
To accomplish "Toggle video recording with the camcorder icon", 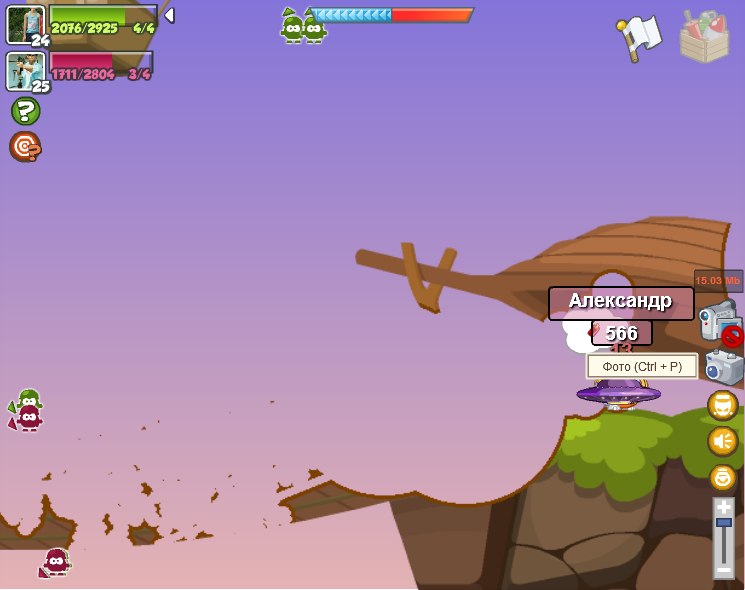I will (718, 320).
